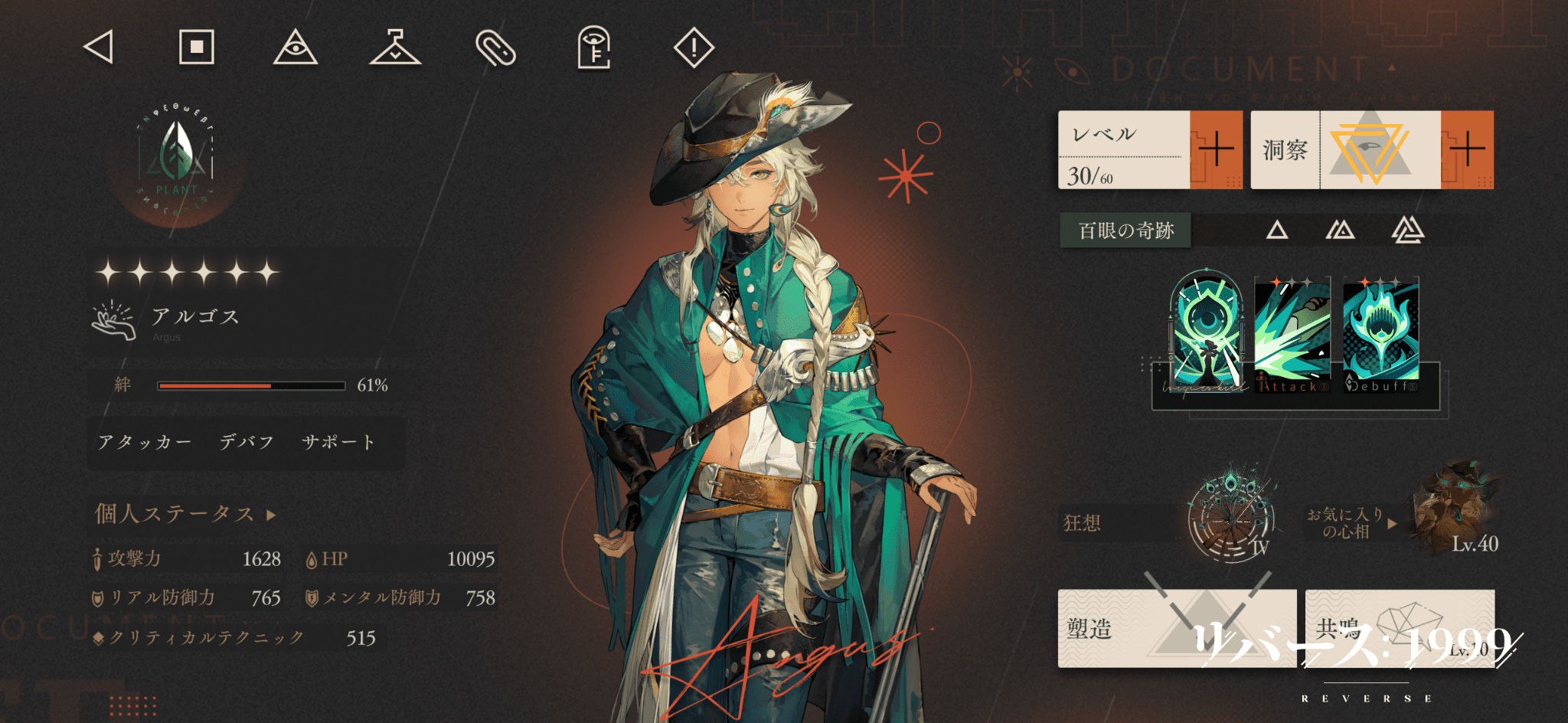The image size is (1568, 723).
Task: Open the 塑造 portray button
Action: point(1176,629)
